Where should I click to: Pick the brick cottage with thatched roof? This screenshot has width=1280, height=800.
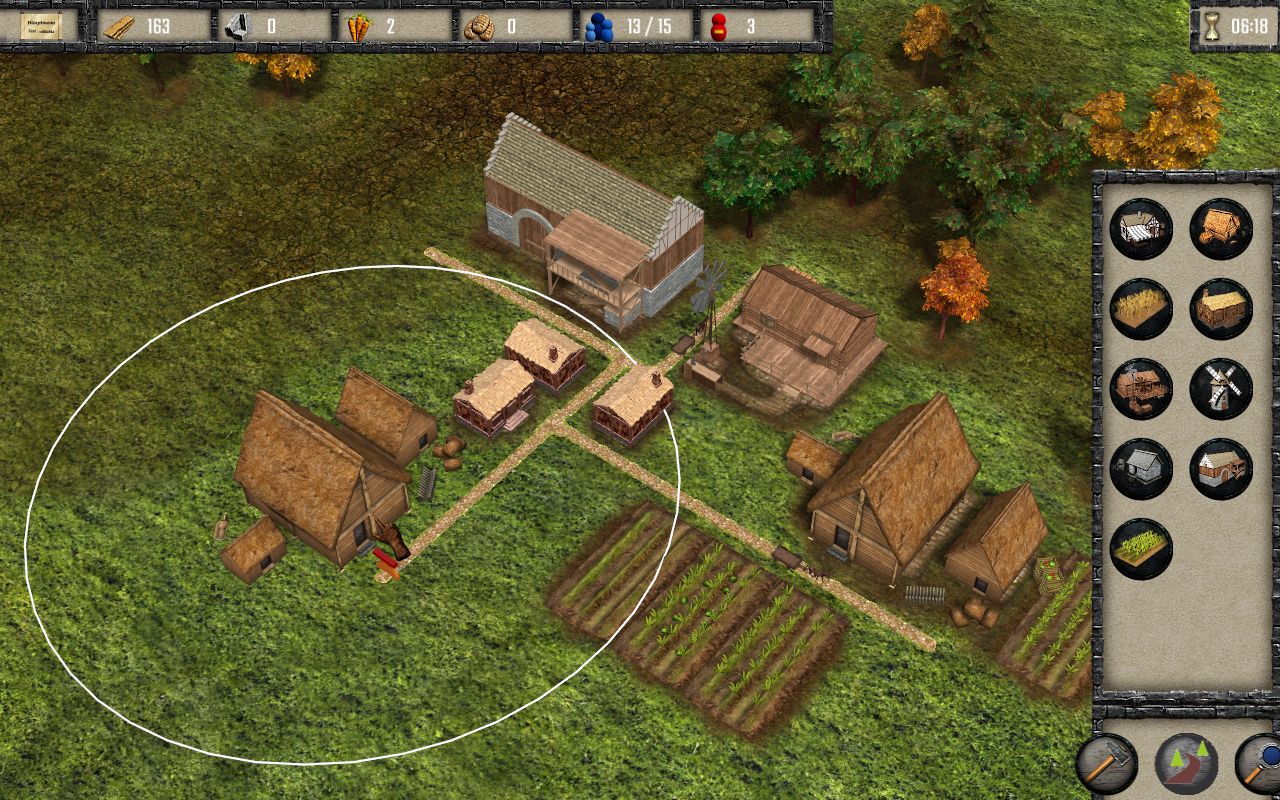1221,308
